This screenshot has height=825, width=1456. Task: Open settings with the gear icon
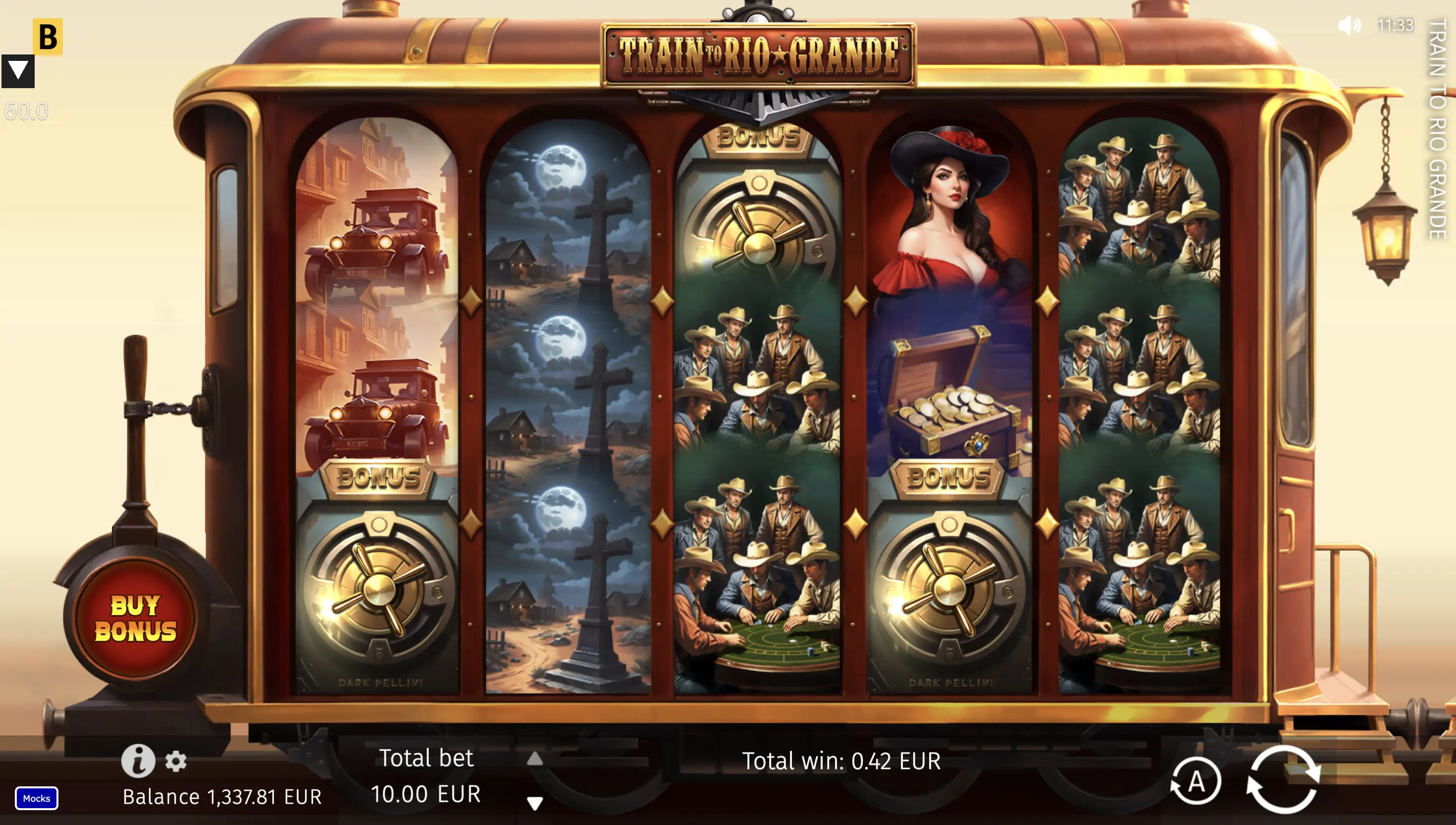(x=176, y=761)
